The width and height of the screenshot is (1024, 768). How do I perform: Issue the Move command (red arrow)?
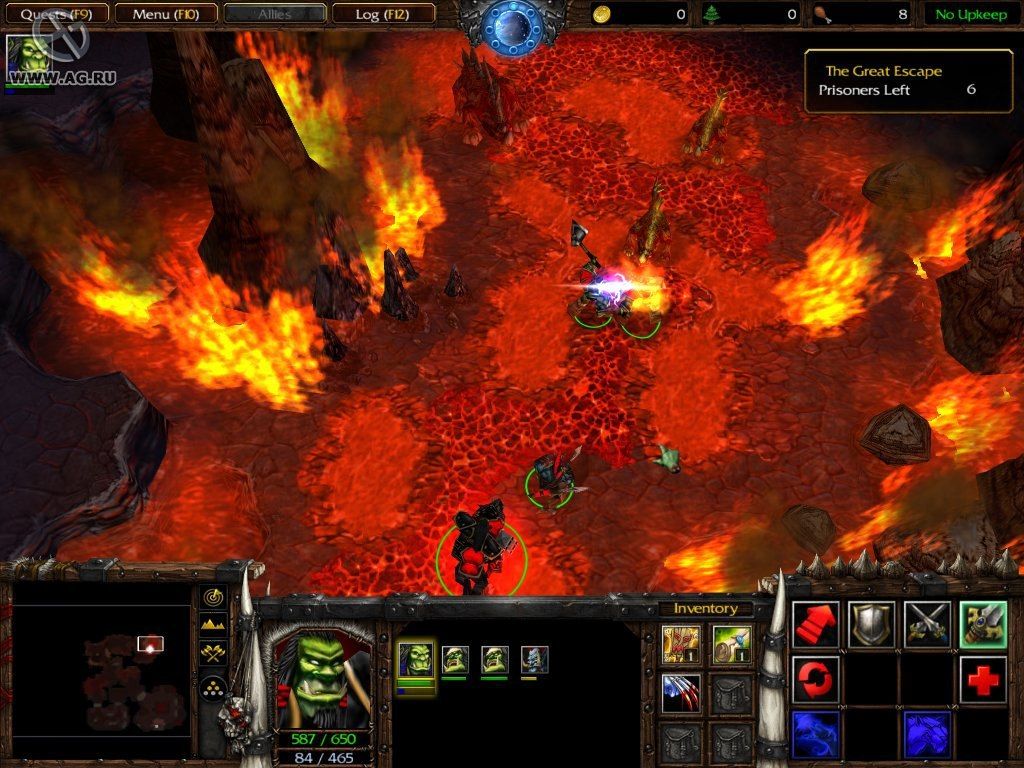[x=816, y=625]
